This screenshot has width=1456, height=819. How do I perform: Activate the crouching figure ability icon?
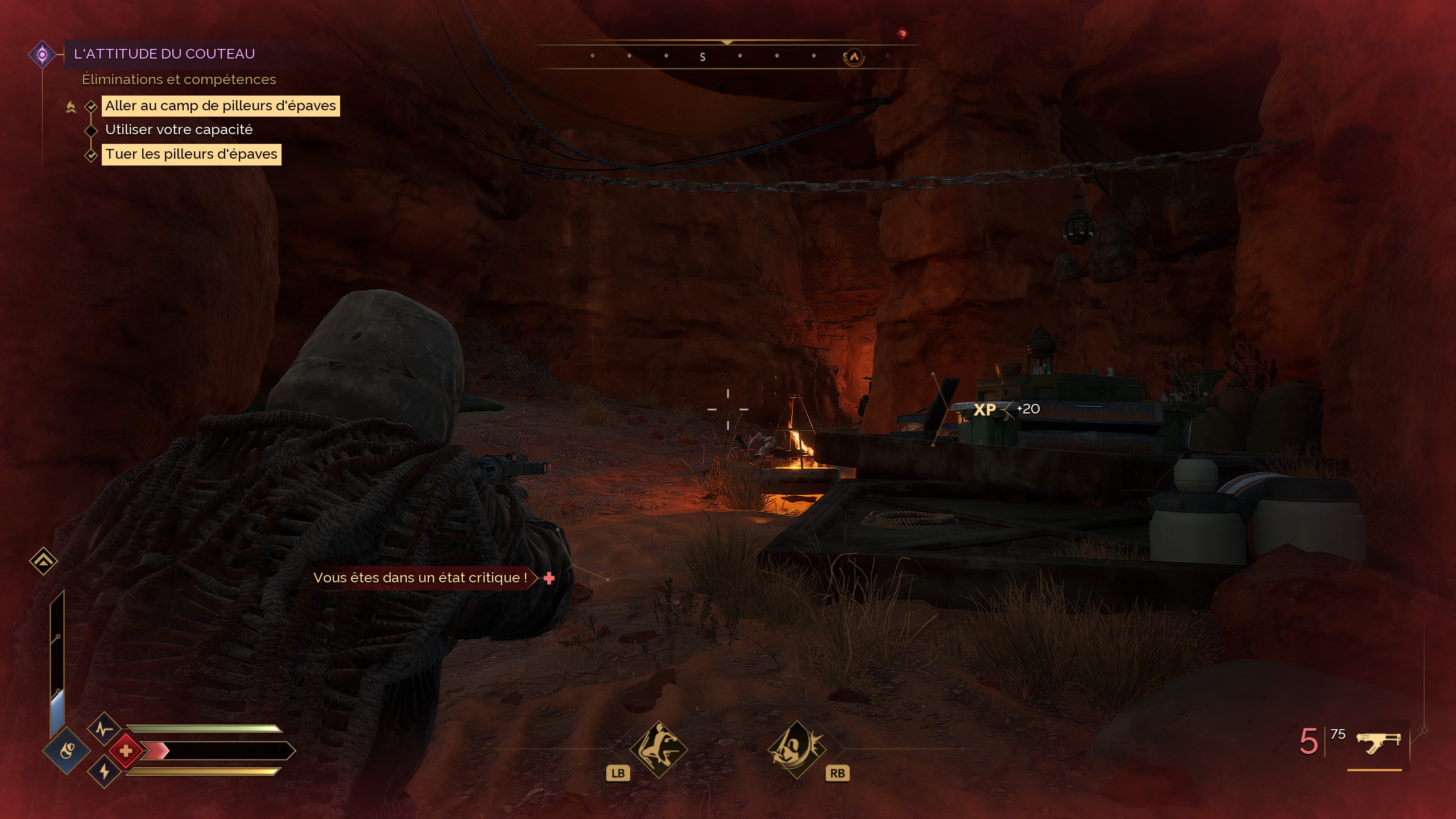click(x=659, y=749)
